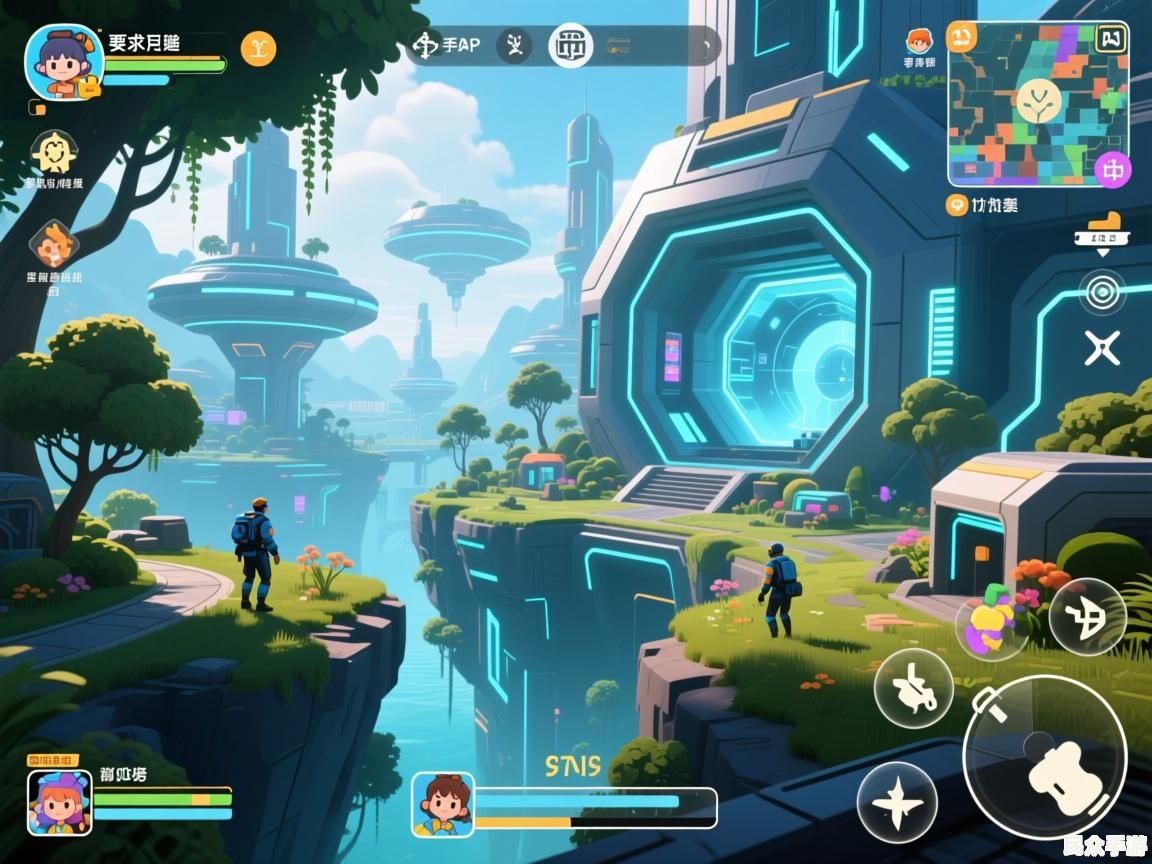Open the player avatar portrait profile

pyautogui.click(x=64, y=62)
